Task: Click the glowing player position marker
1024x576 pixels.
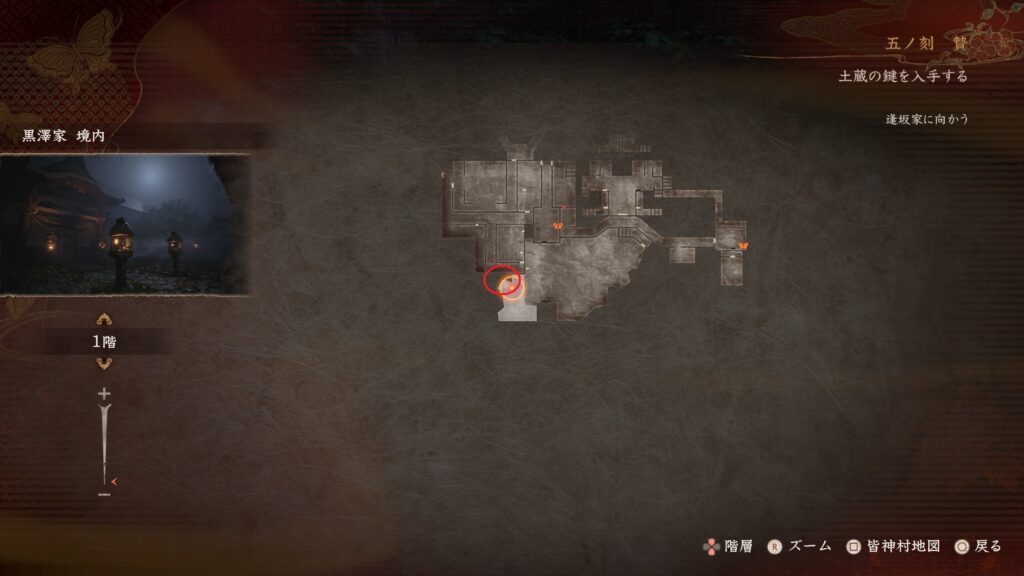Action: click(x=511, y=288)
